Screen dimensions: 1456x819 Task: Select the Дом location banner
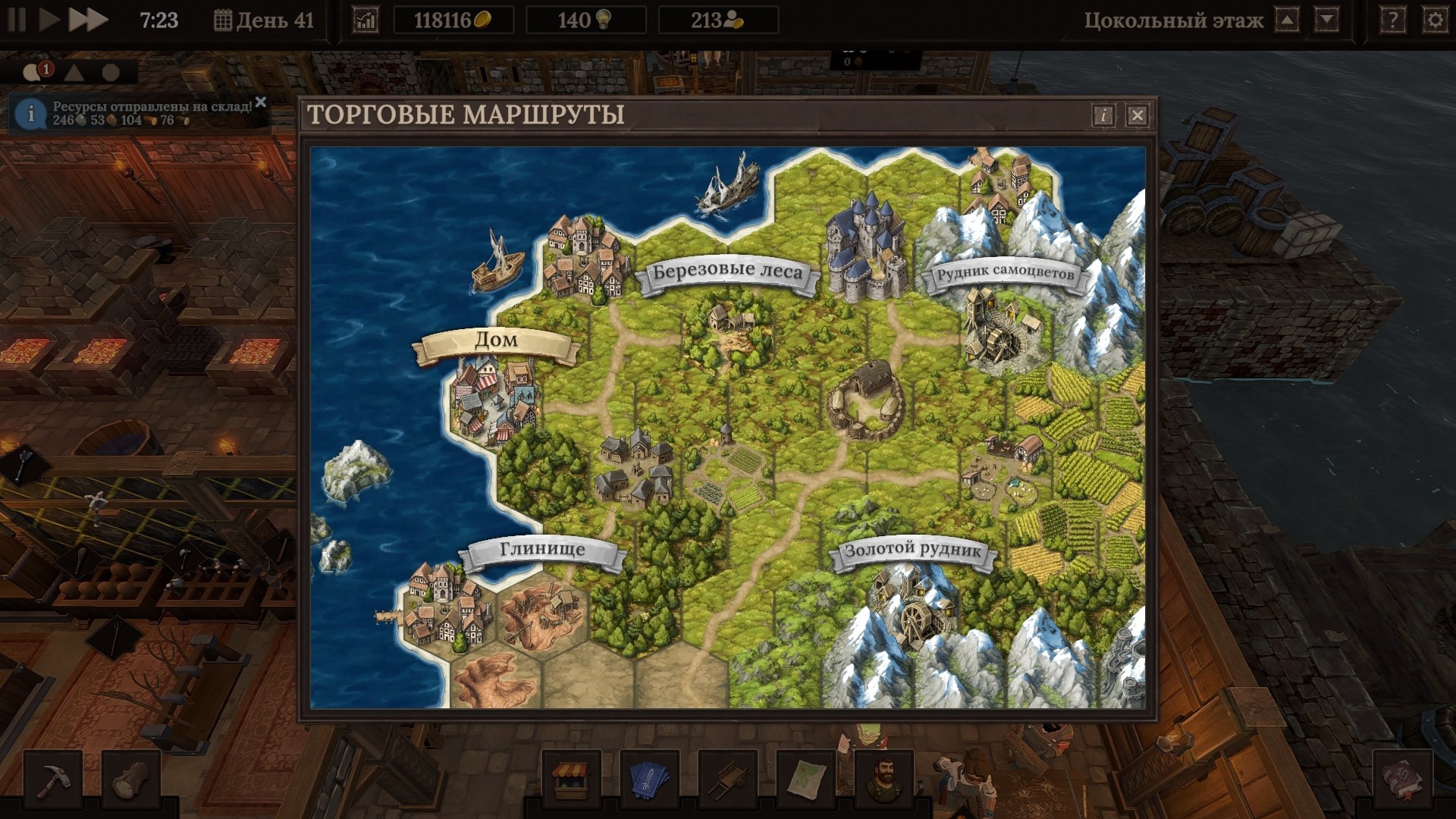496,341
